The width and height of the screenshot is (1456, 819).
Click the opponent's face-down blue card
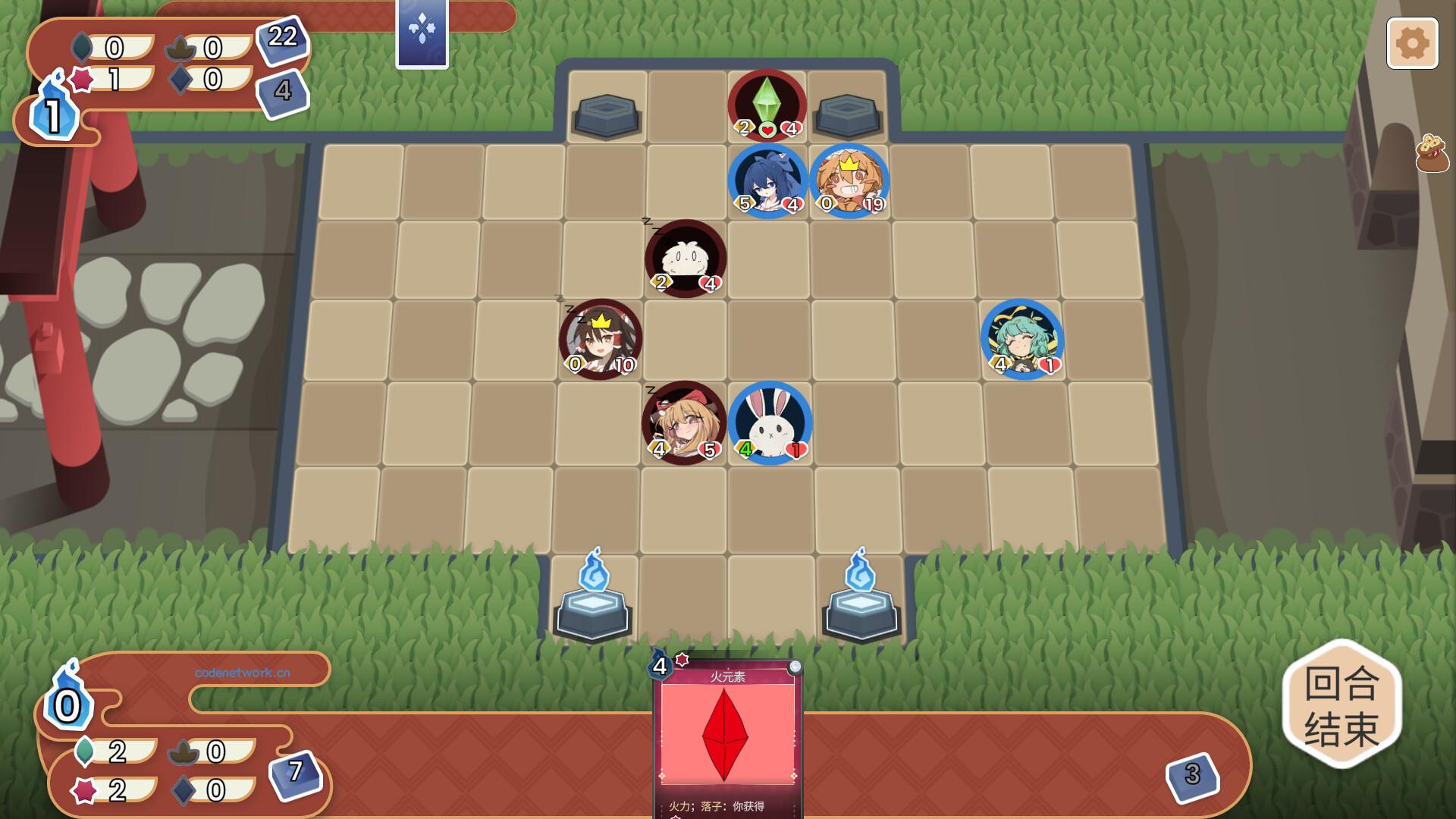(x=422, y=33)
